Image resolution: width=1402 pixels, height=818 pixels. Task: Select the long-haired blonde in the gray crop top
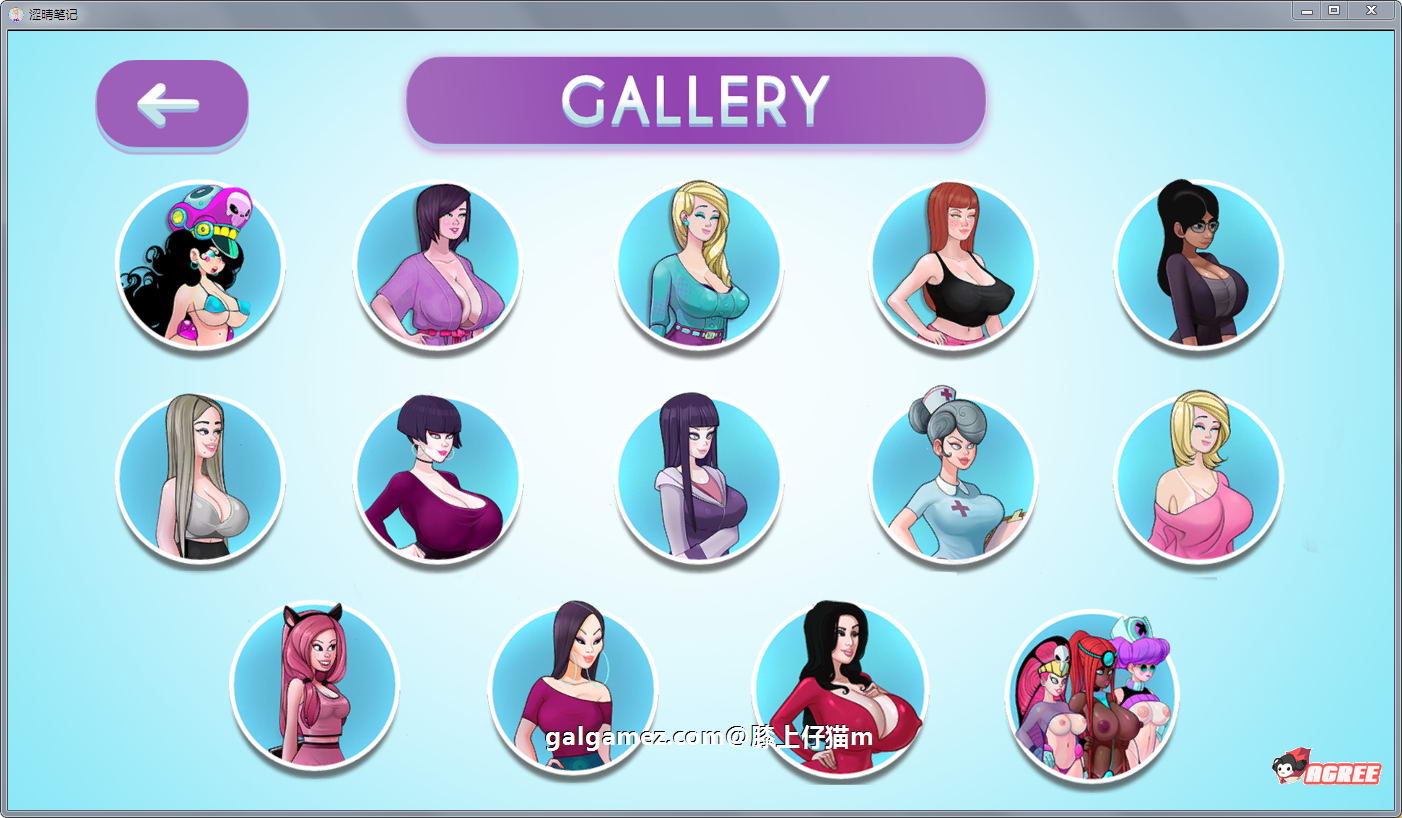click(x=201, y=480)
